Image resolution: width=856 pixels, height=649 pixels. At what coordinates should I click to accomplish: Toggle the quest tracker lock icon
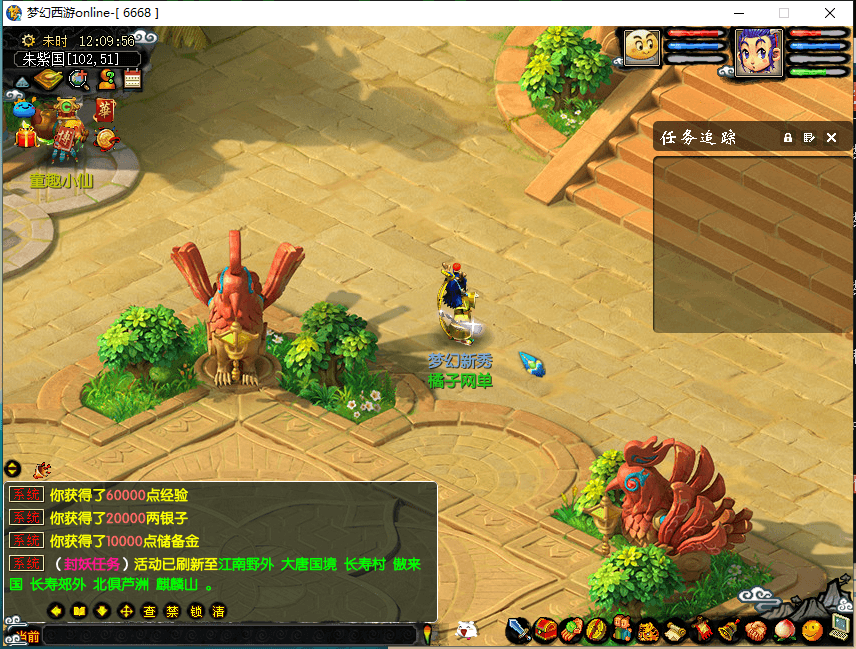tap(788, 138)
